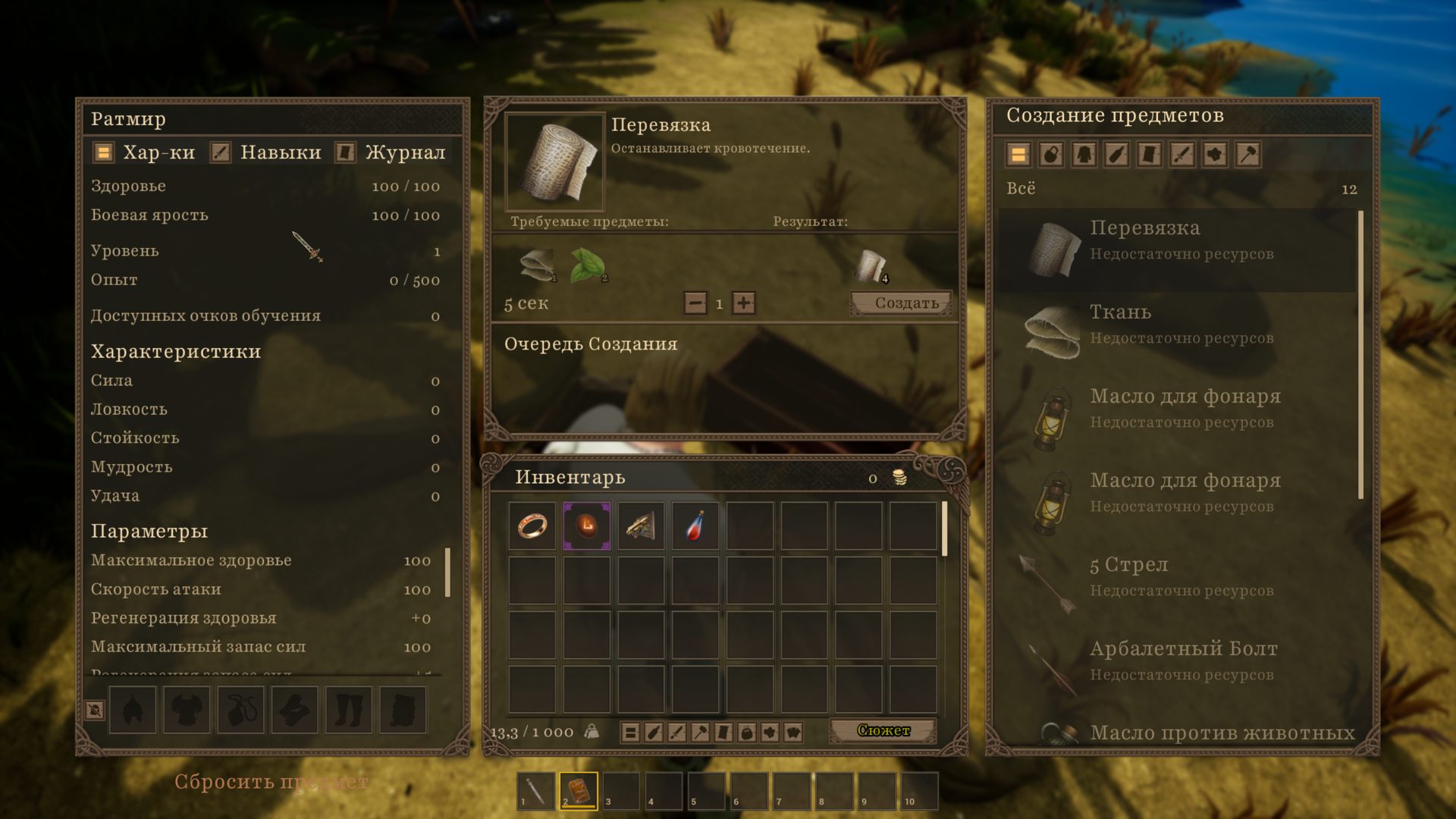Choose the purple-bordered rune stone item

586,526
